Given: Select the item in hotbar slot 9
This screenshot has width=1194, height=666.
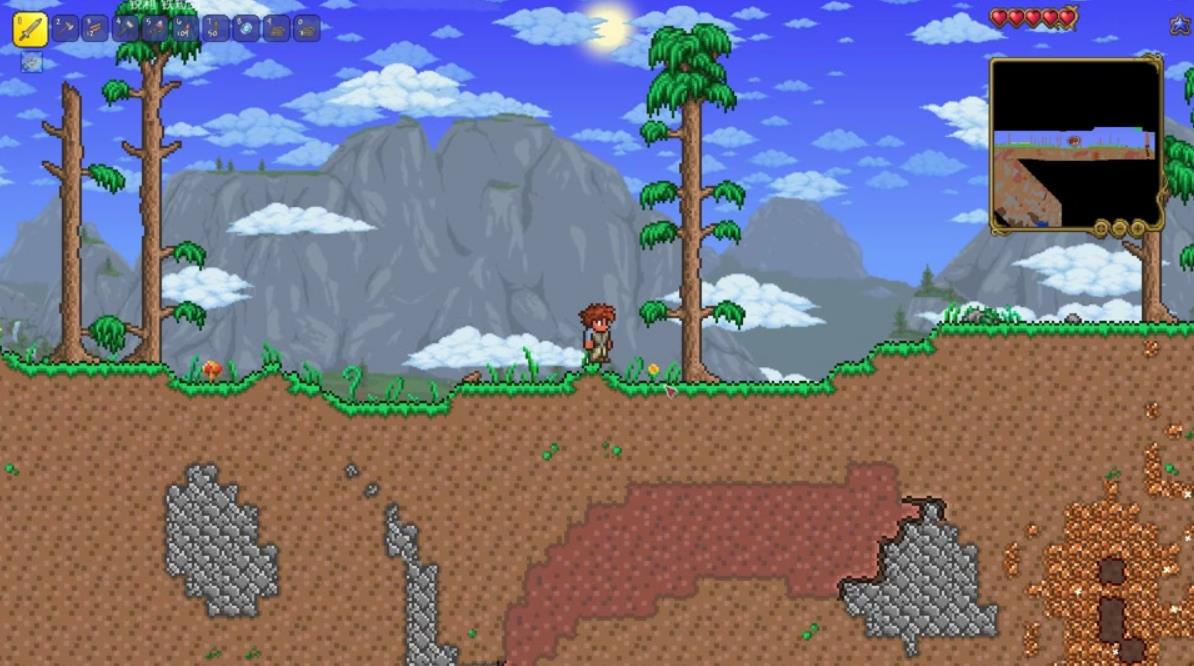Looking at the screenshot, I should (276, 28).
